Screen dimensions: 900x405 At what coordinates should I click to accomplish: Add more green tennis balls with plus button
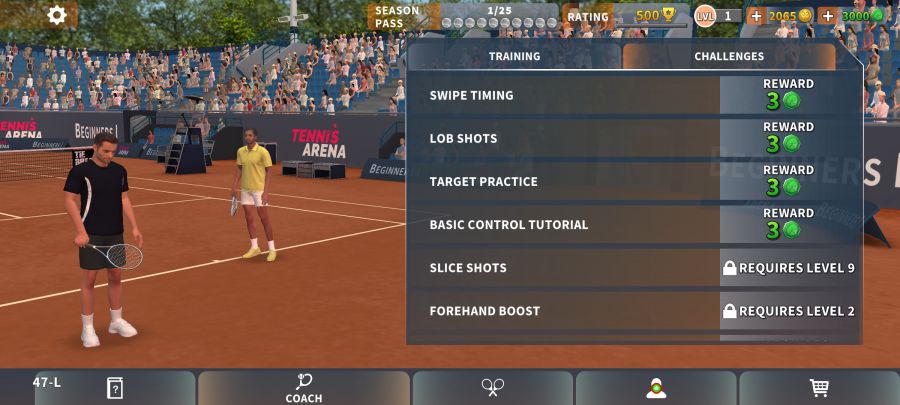coord(827,16)
